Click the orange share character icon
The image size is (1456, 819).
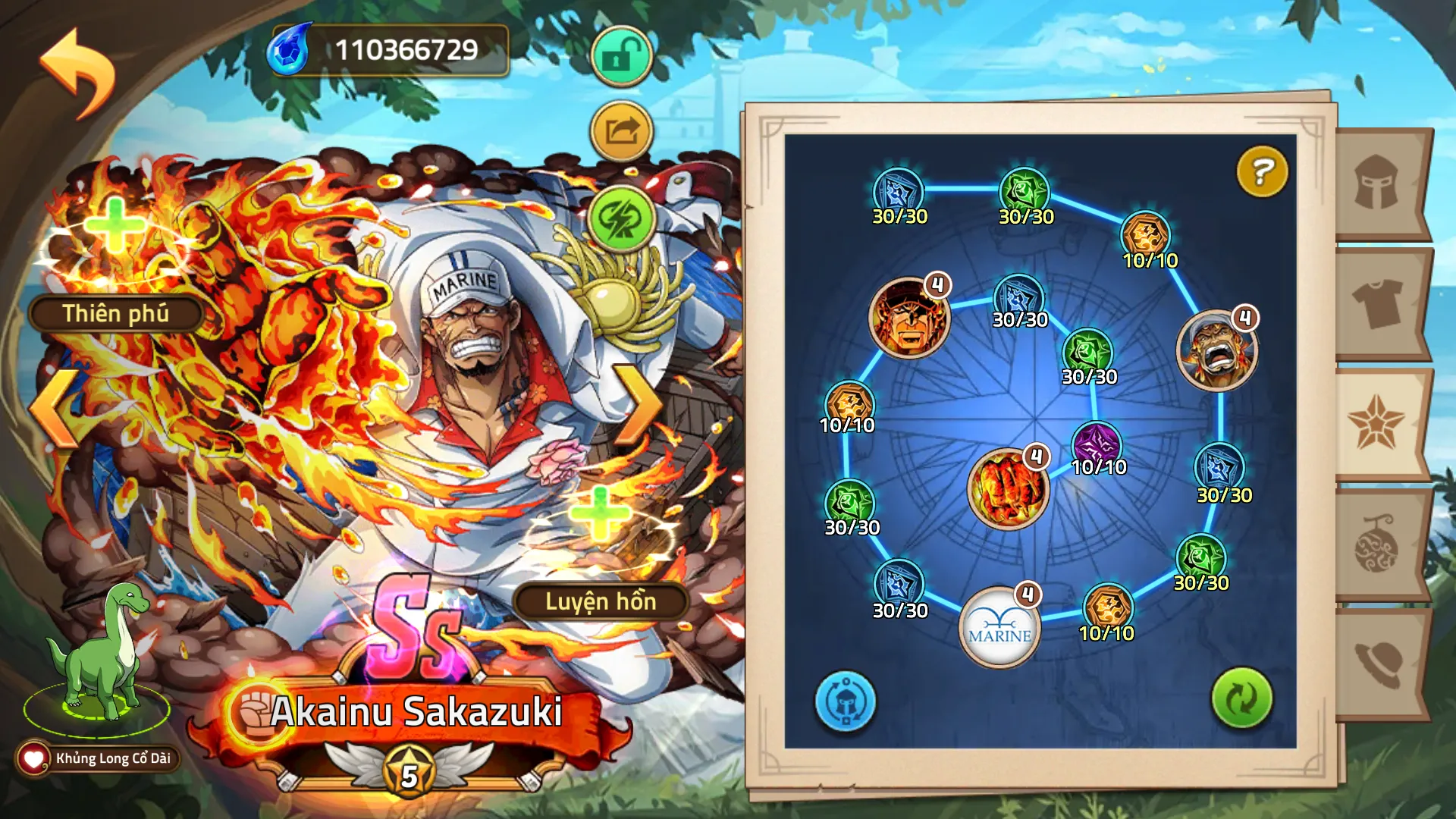[x=620, y=128]
